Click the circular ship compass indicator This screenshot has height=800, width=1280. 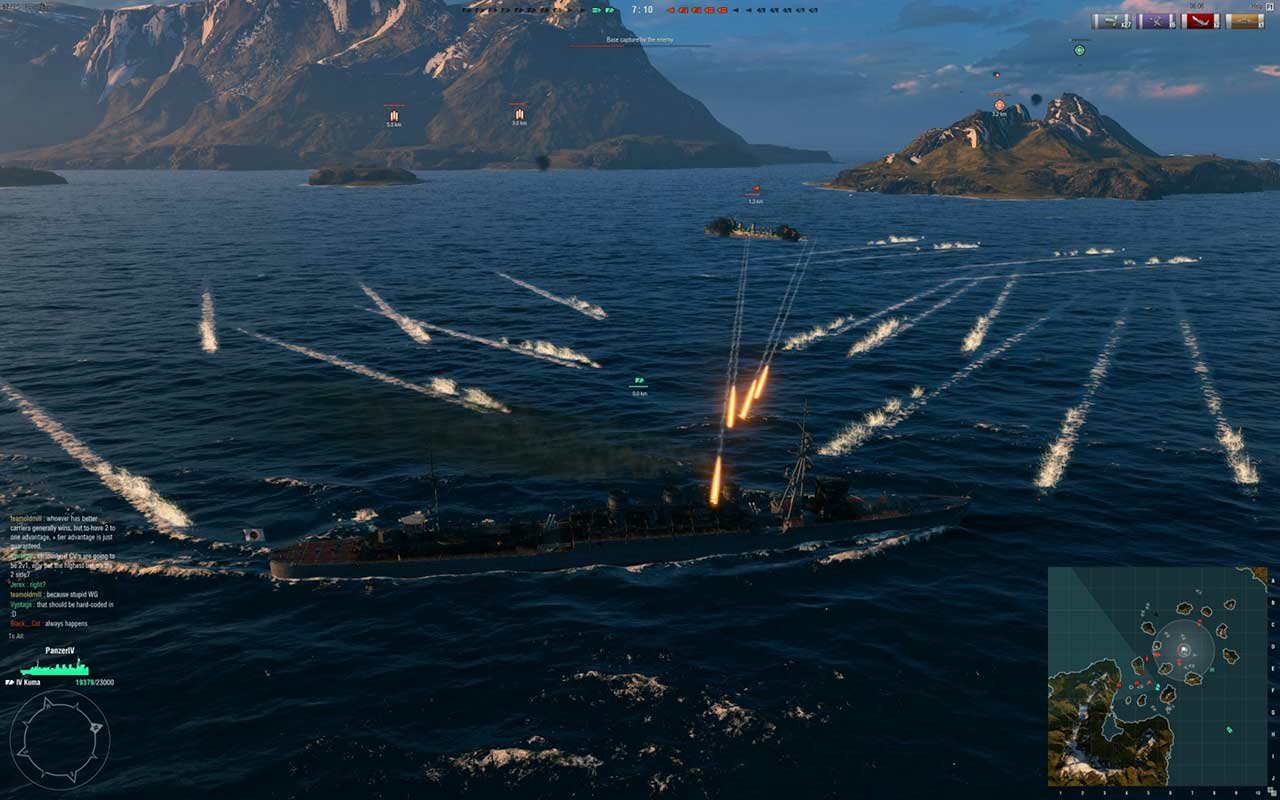coord(59,740)
